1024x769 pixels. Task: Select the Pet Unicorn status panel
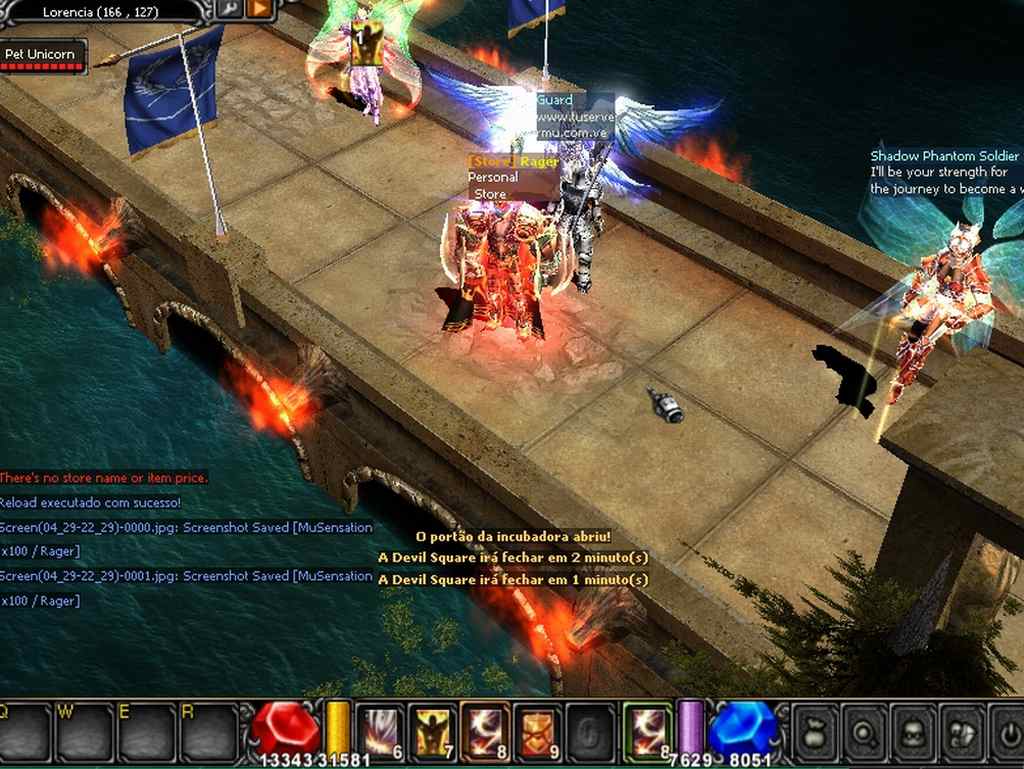point(43,55)
